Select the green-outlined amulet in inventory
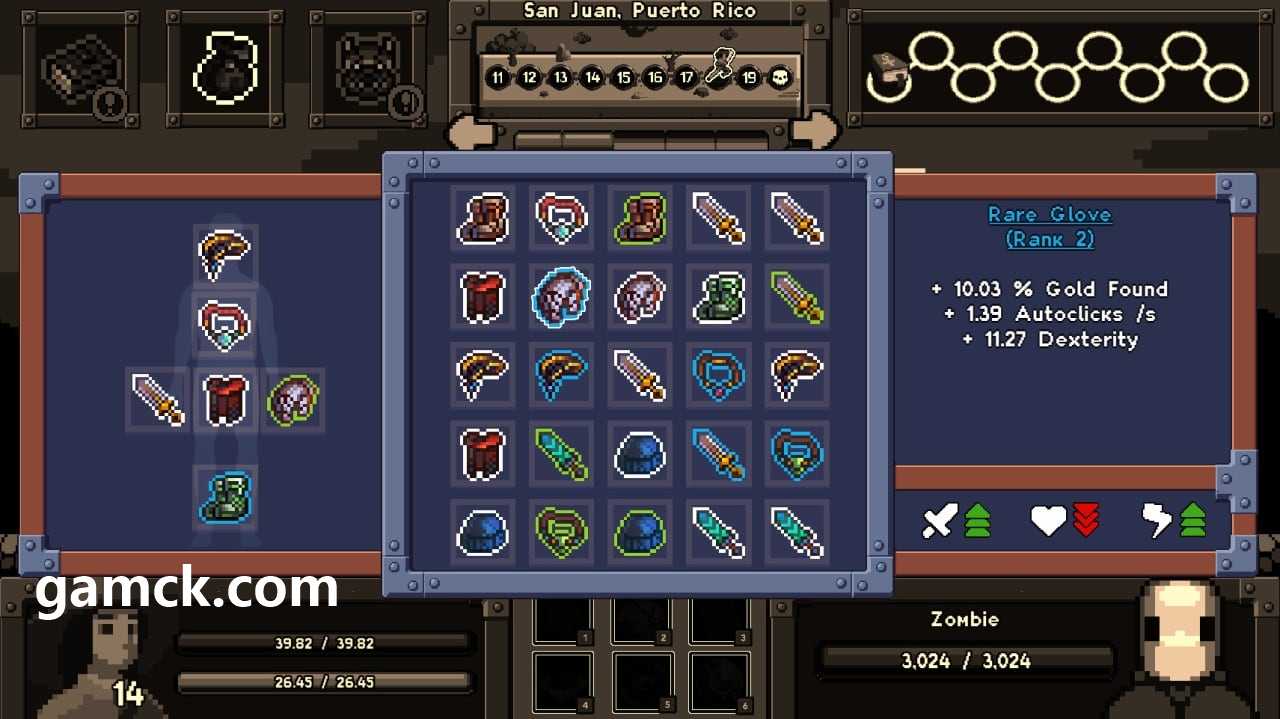1280x719 pixels. [x=561, y=531]
